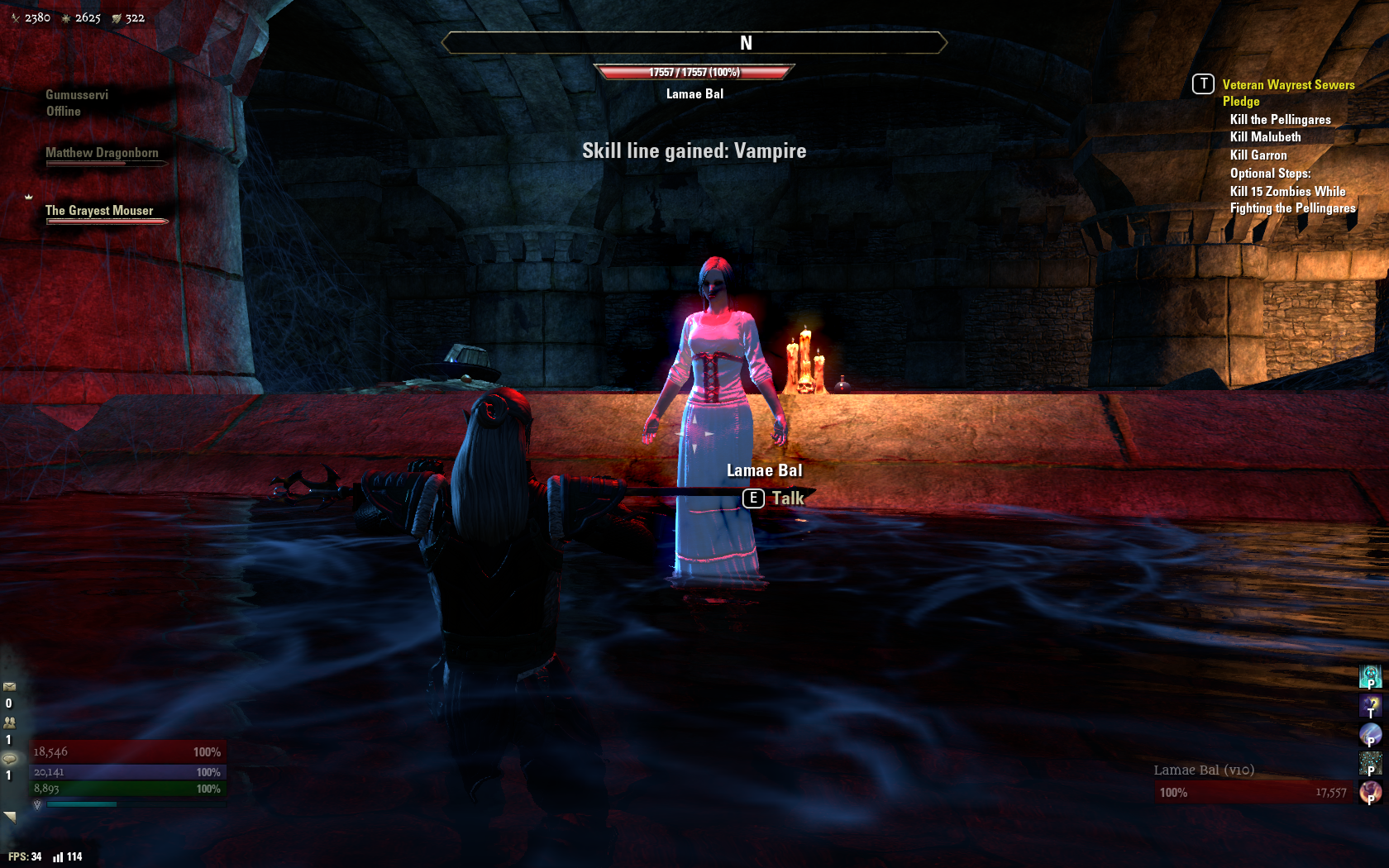1389x868 pixels.
Task: Expand the chat window corner arrow
Action: pyautogui.click(x=10, y=817)
